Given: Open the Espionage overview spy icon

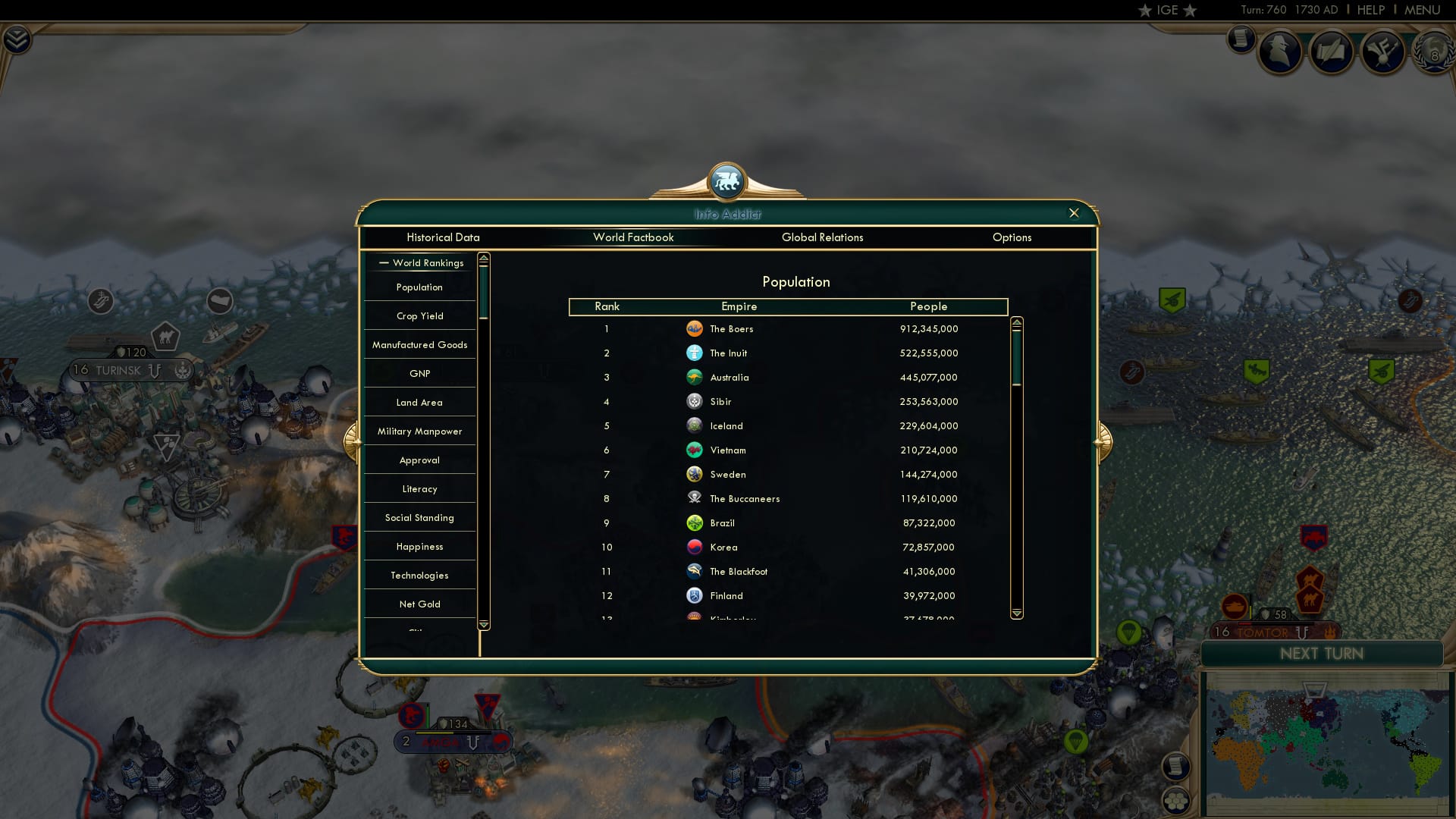Looking at the screenshot, I should tap(1282, 52).
